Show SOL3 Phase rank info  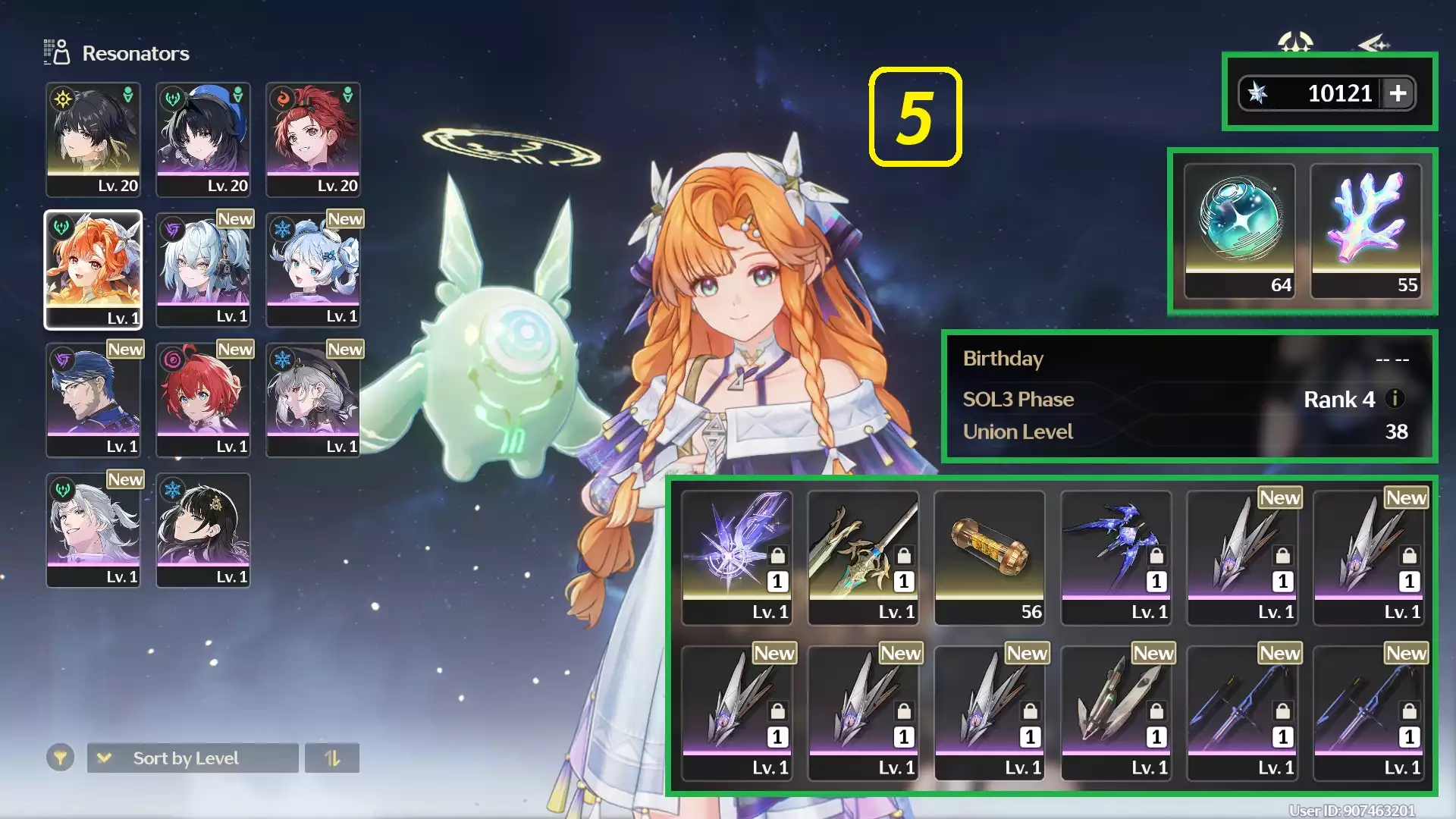[1395, 398]
